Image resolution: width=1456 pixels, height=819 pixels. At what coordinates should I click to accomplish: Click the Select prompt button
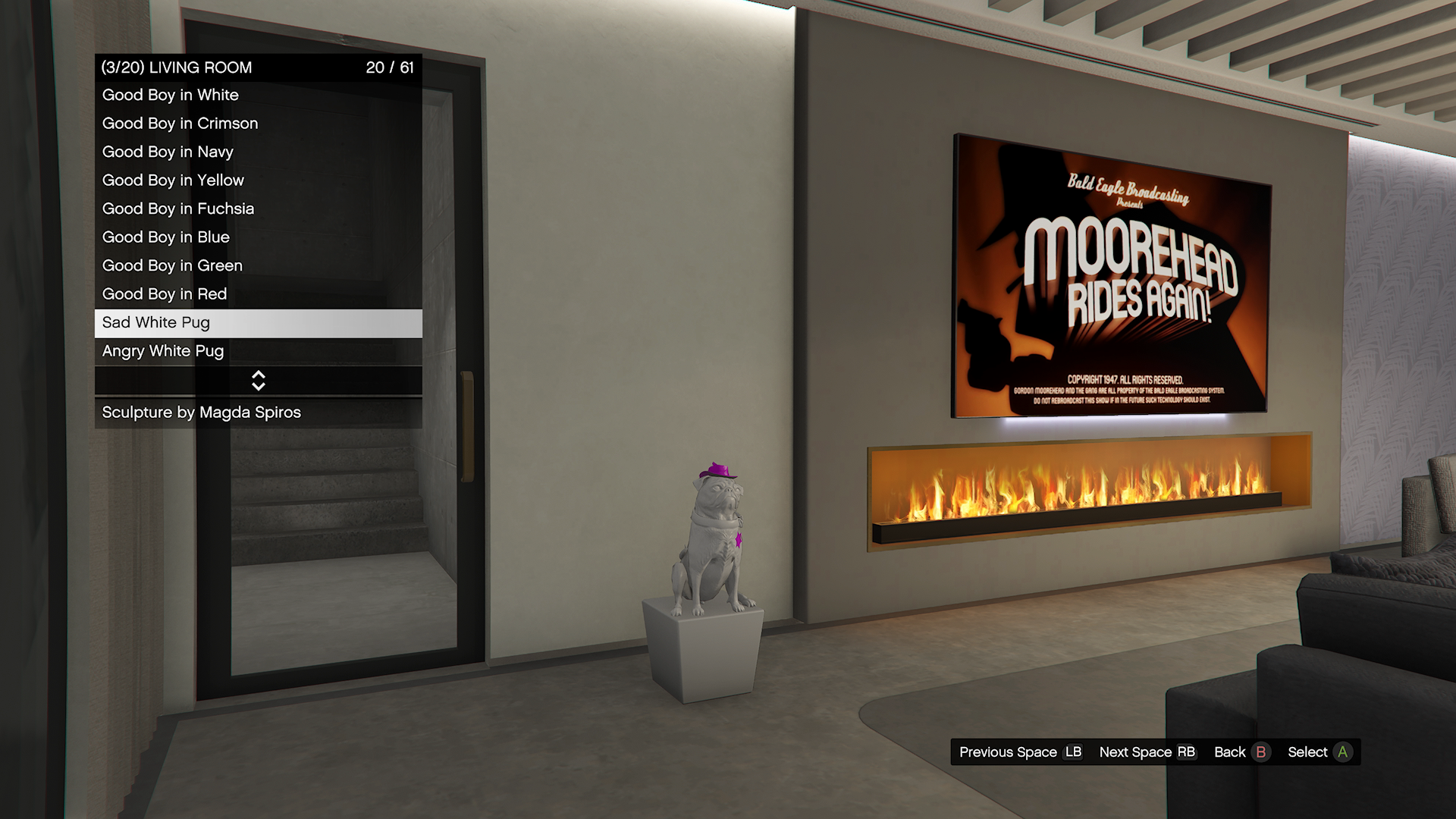click(x=1319, y=752)
